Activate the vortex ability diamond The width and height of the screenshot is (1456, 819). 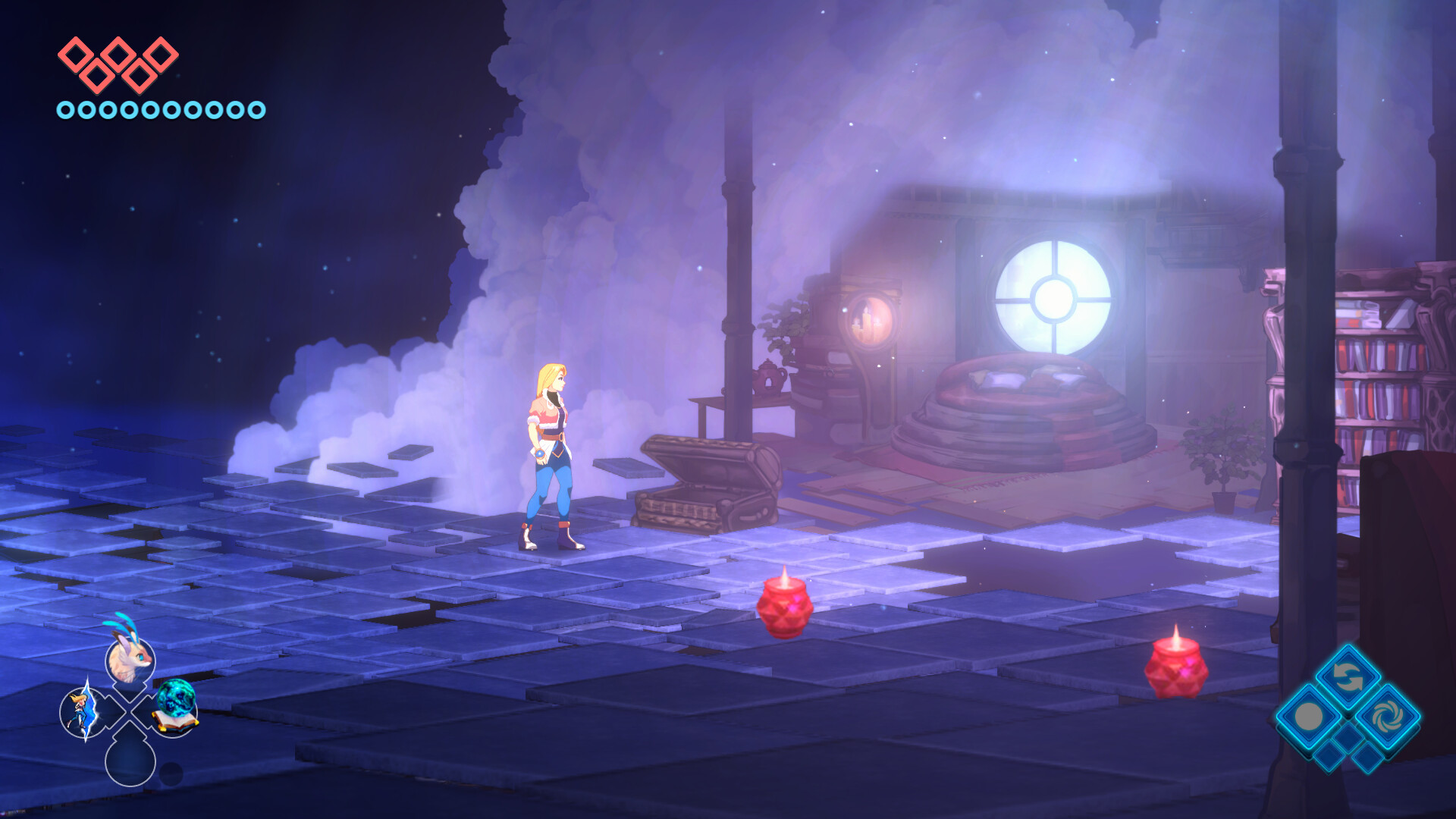[x=1387, y=715]
